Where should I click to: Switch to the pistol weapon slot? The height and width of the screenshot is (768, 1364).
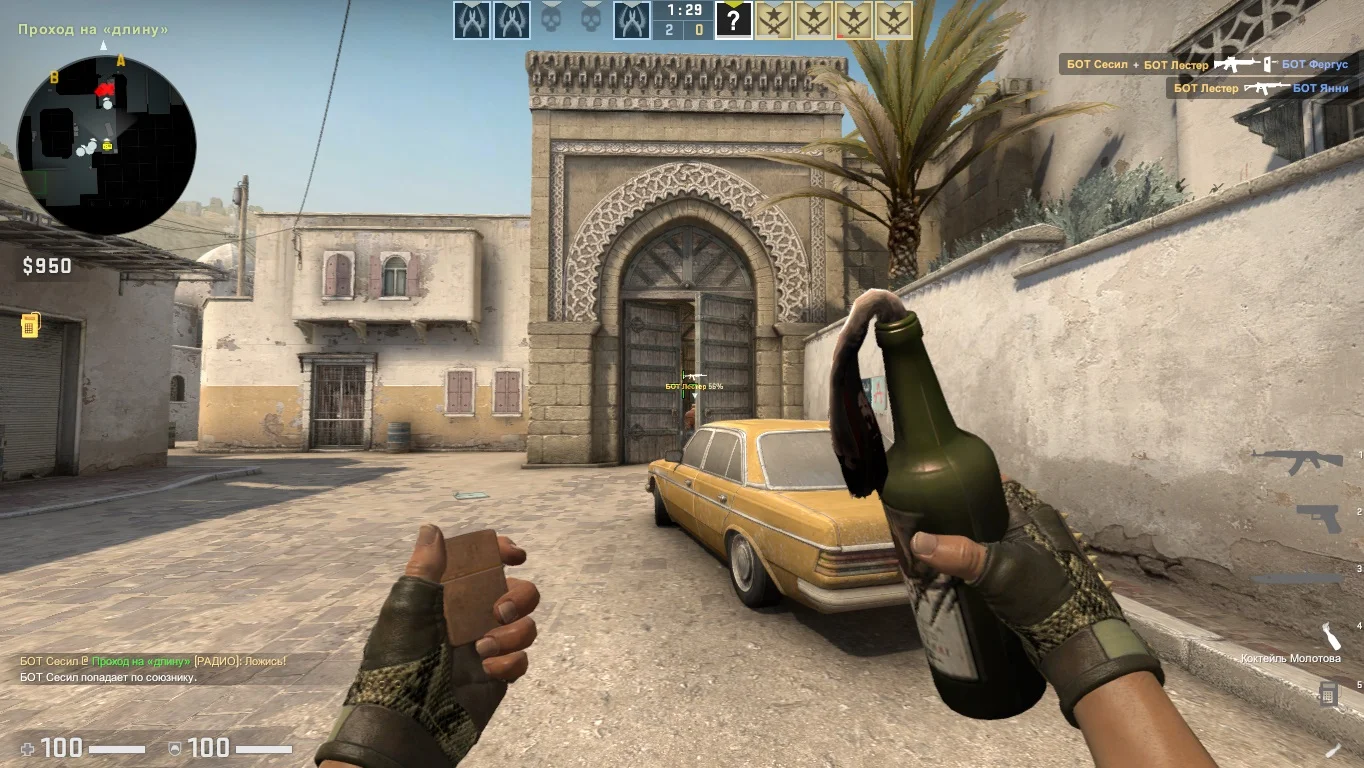tap(1318, 517)
